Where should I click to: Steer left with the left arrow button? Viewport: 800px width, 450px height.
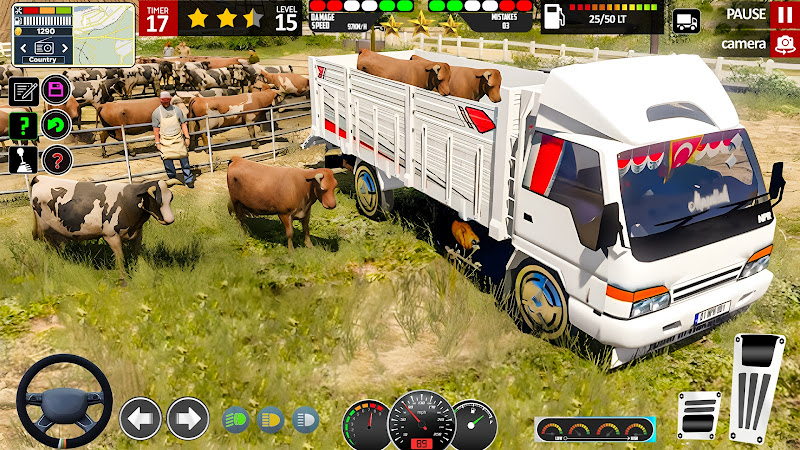click(x=140, y=418)
